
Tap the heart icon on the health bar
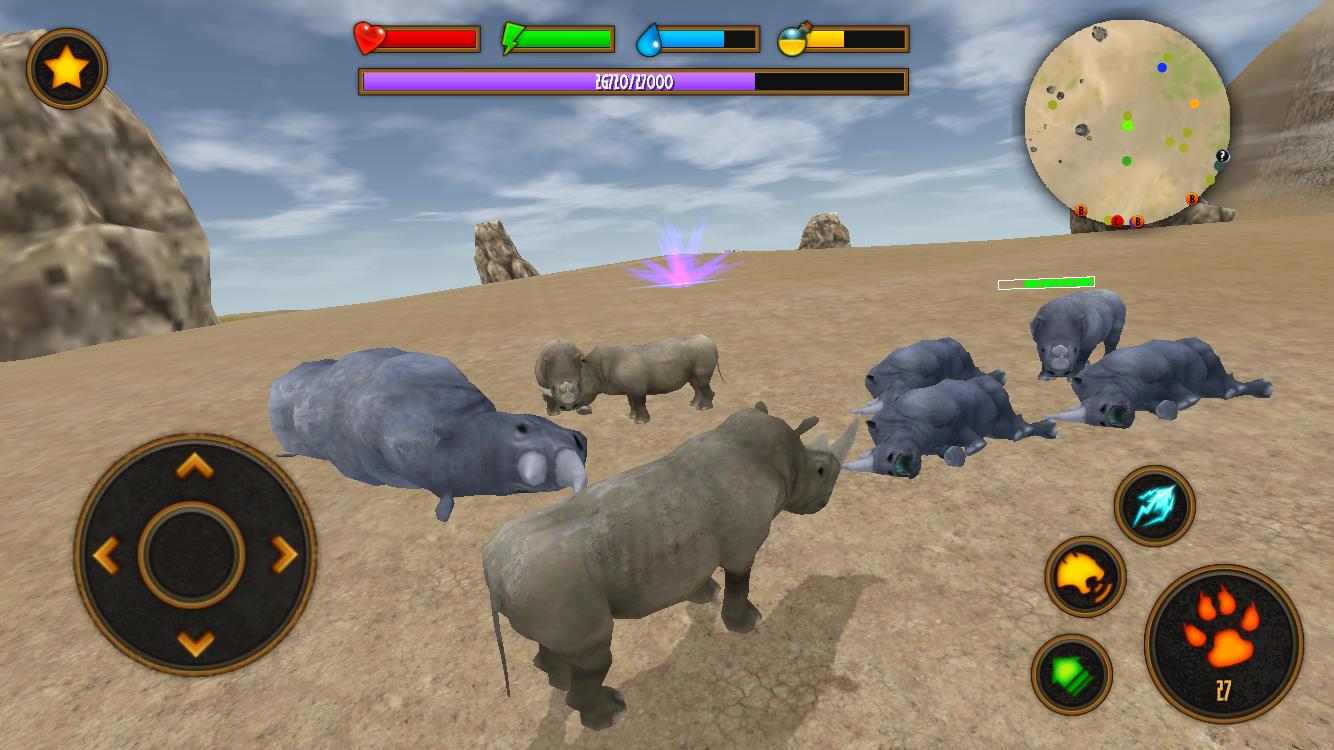tap(368, 37)
